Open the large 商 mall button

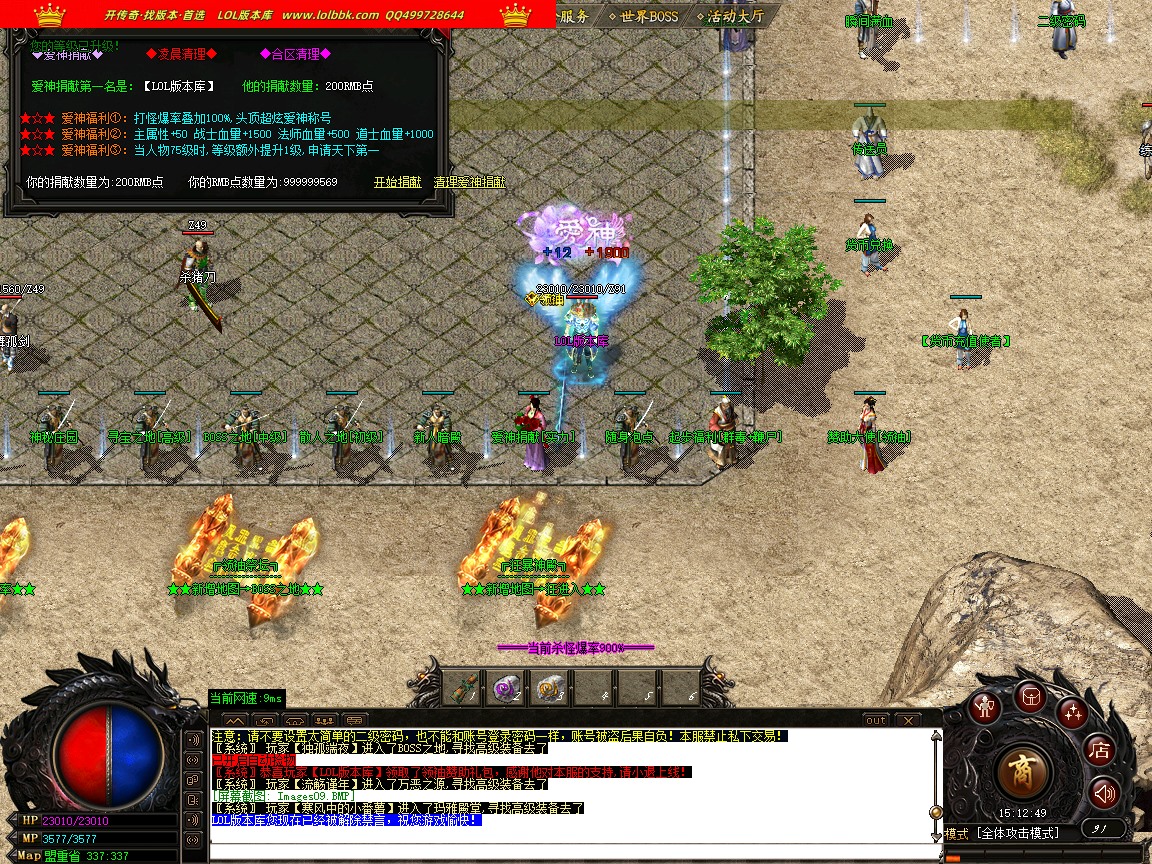(1025, 771)
